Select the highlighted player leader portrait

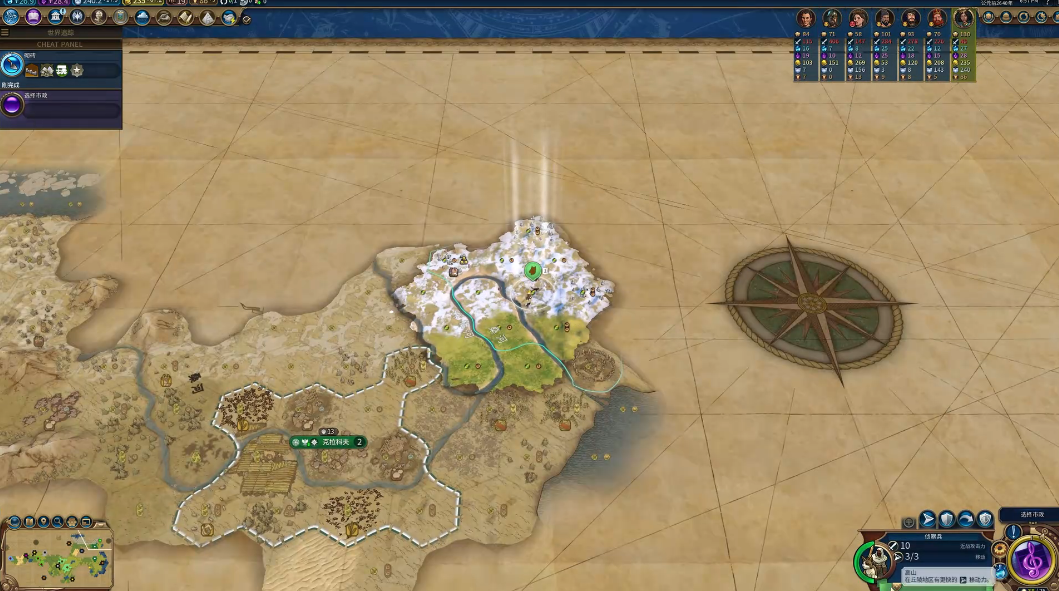964,19
